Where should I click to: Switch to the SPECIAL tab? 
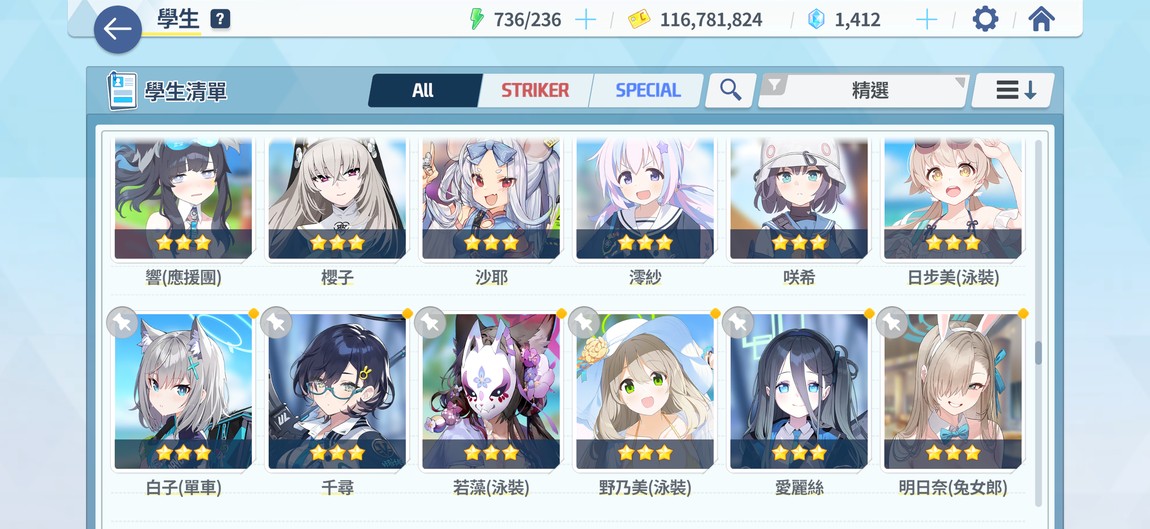click(x=647, y=90)
